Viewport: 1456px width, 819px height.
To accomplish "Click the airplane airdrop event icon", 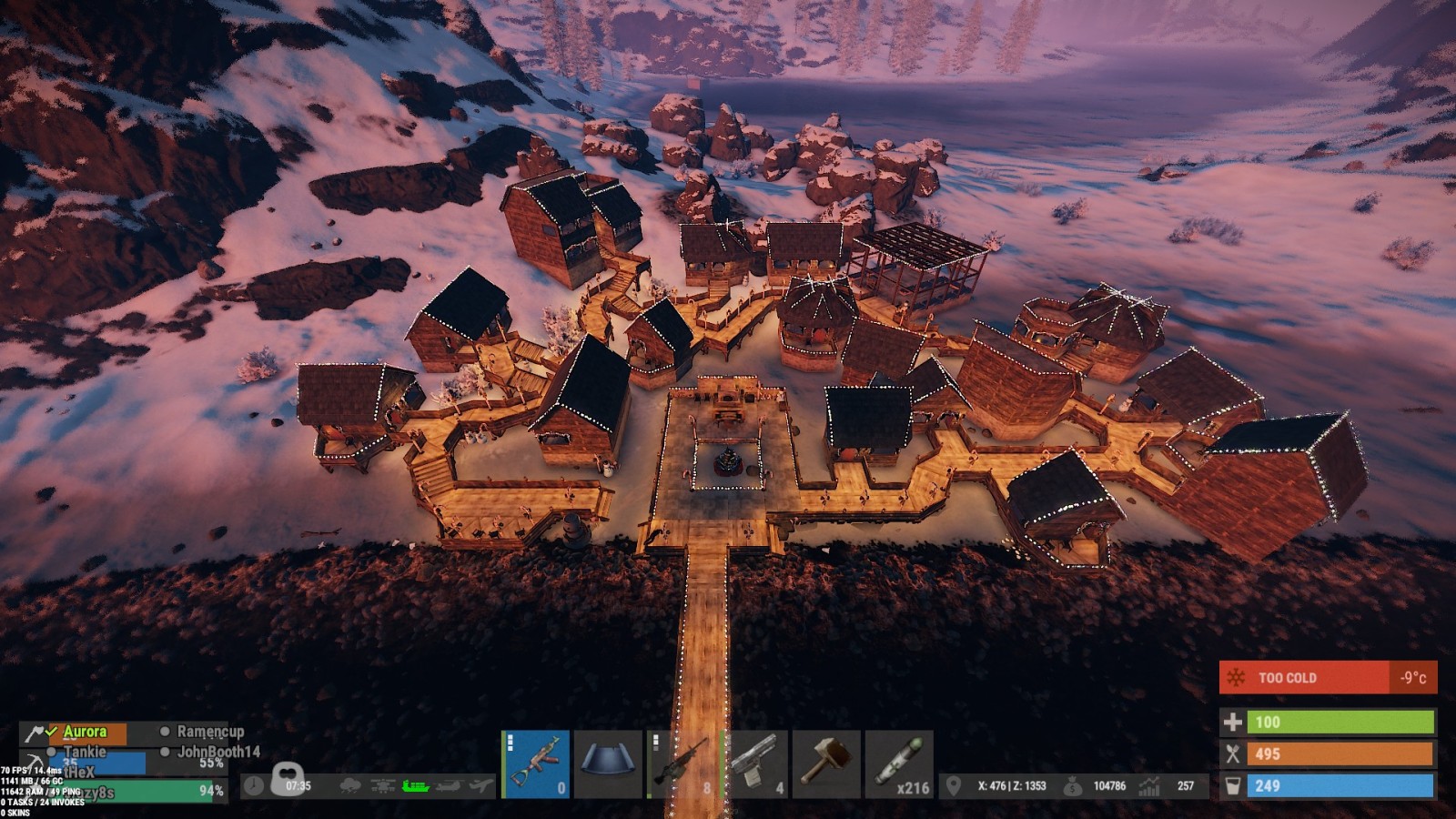I will click(481, 785).
